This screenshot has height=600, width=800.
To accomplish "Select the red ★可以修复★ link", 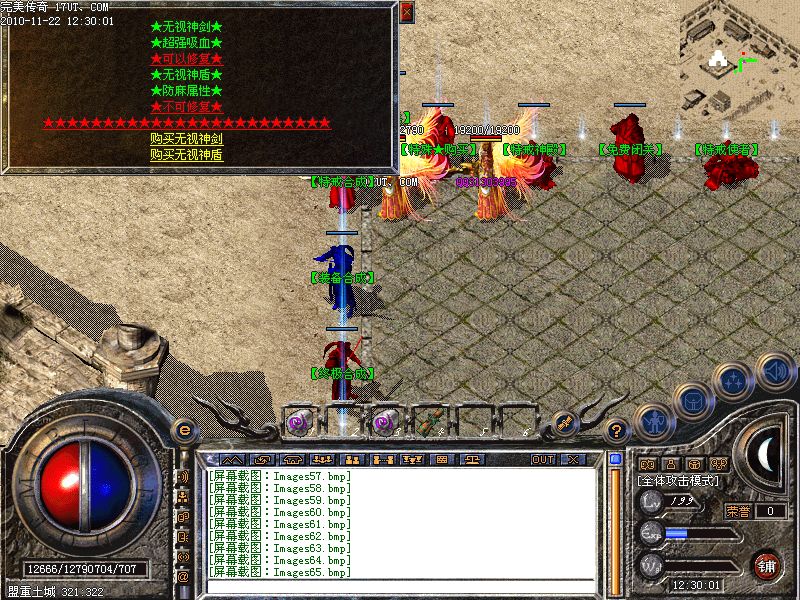I will pos(186,59).
